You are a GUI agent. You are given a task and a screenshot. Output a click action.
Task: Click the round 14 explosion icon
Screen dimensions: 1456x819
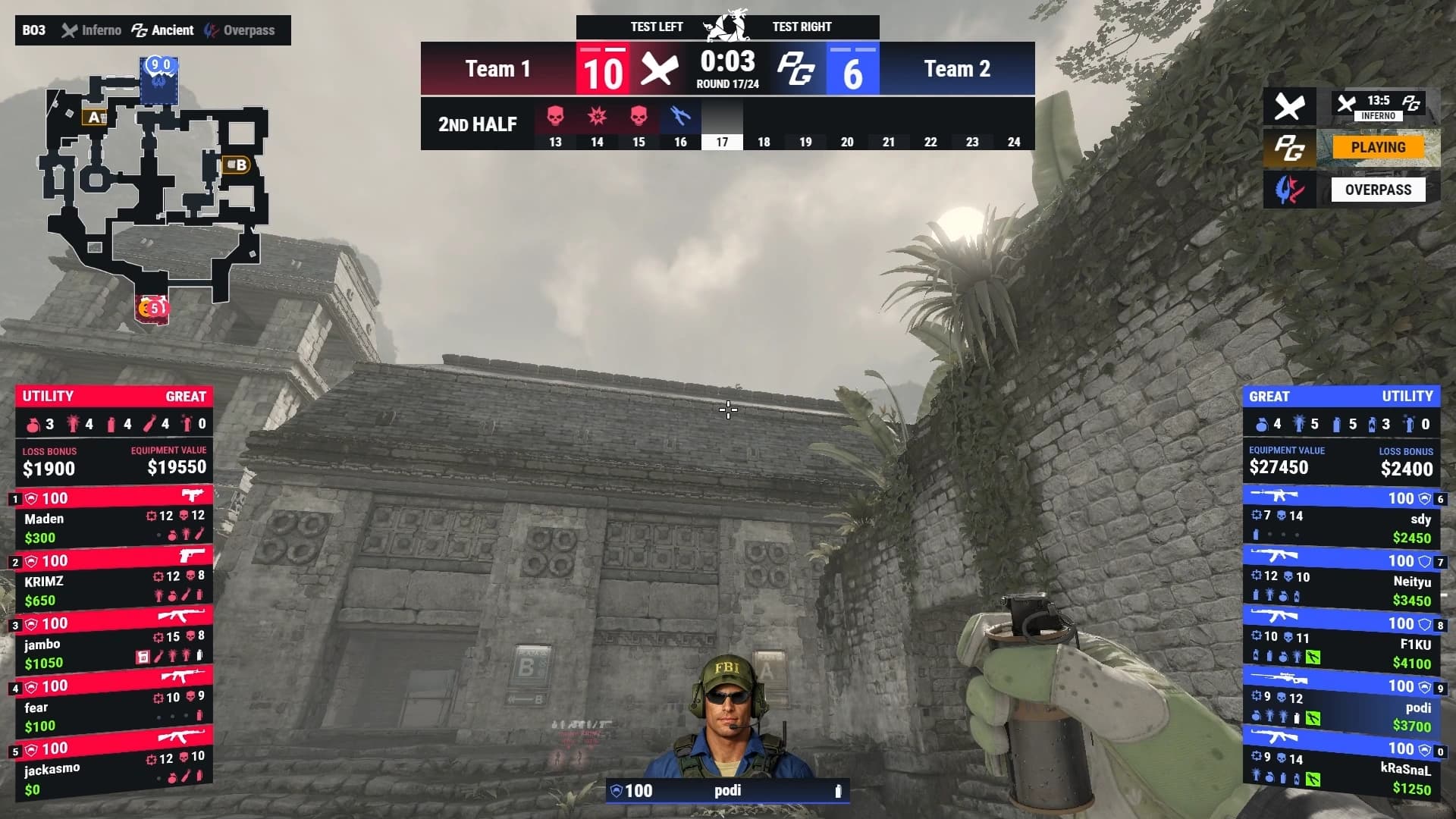(x=597, y=117)
